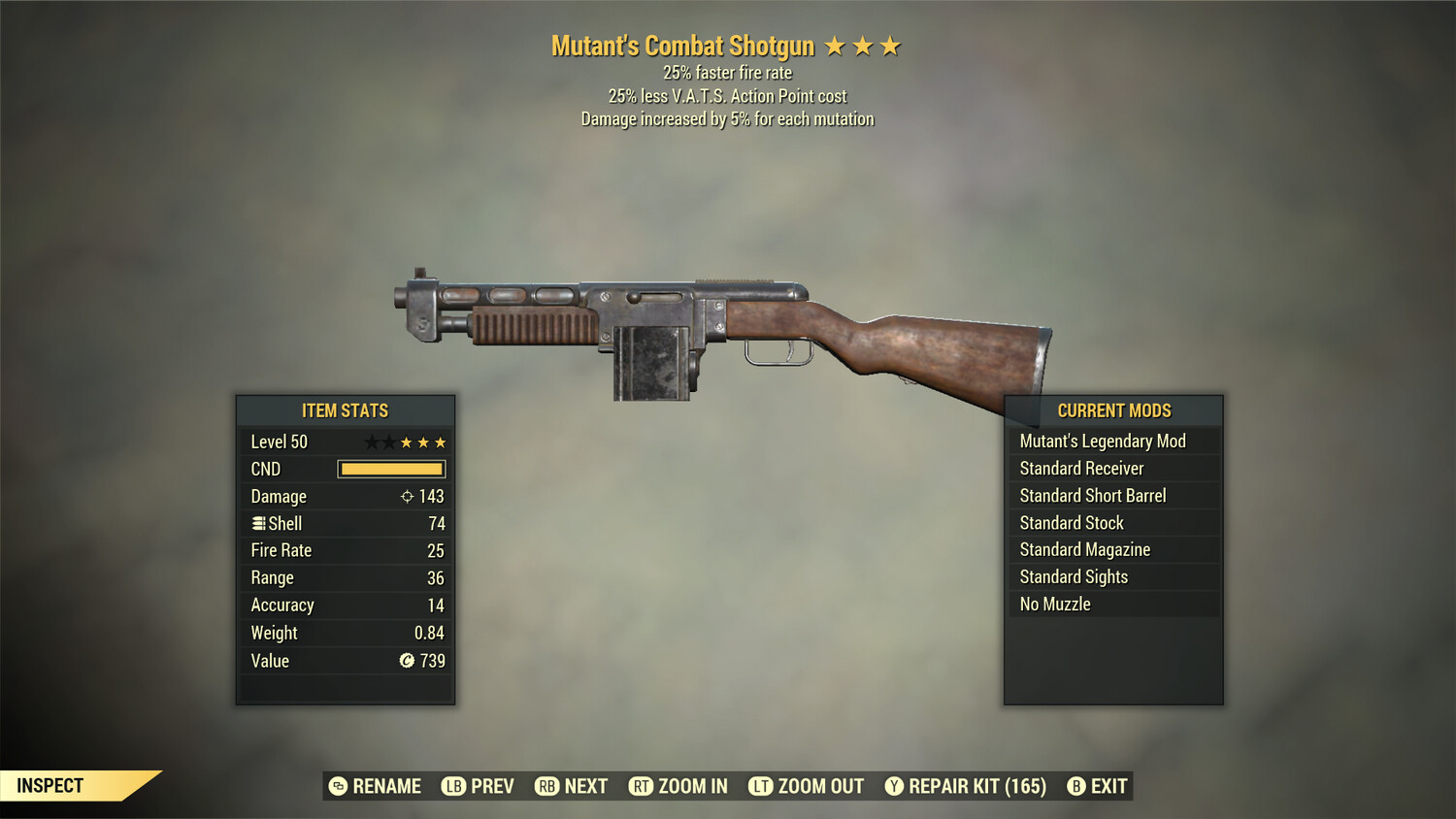The width and height of the screenshot is (1456, 819).
Task: Click the RB bumper icon beside NEXT
Action: coord(546,786)
